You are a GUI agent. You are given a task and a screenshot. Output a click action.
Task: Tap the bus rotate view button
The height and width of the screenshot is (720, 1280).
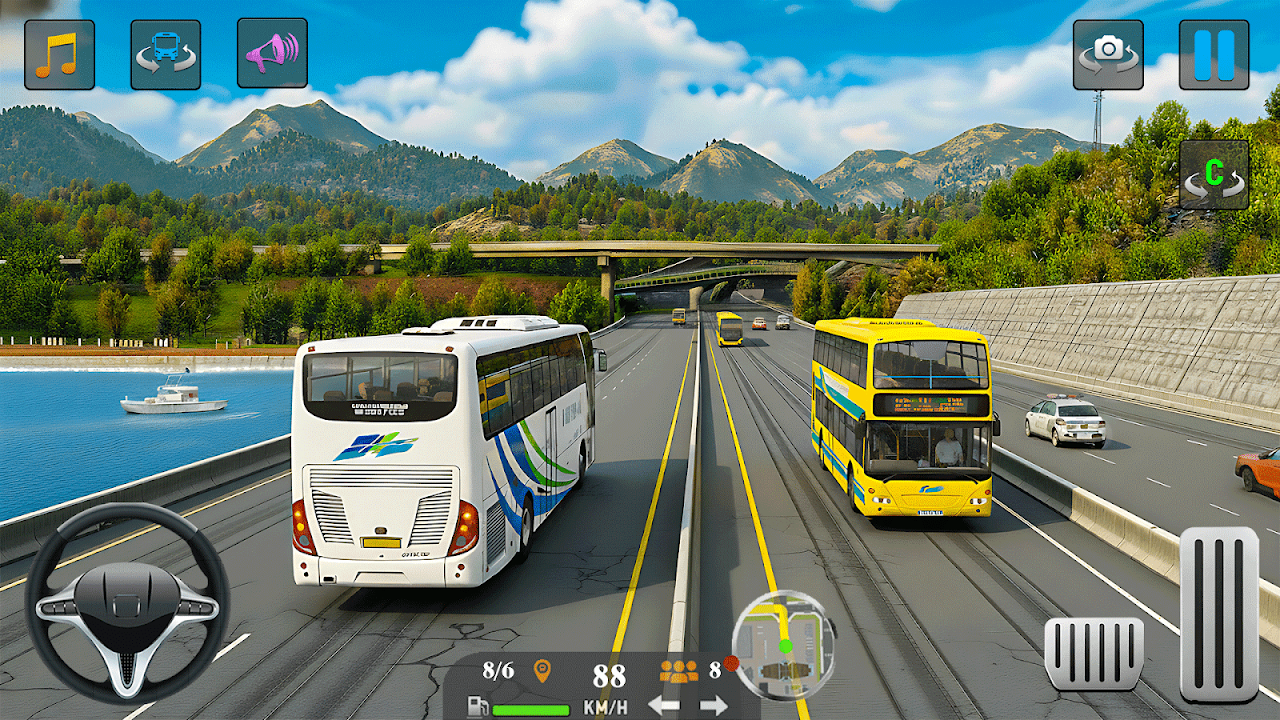tap(165, 54)
